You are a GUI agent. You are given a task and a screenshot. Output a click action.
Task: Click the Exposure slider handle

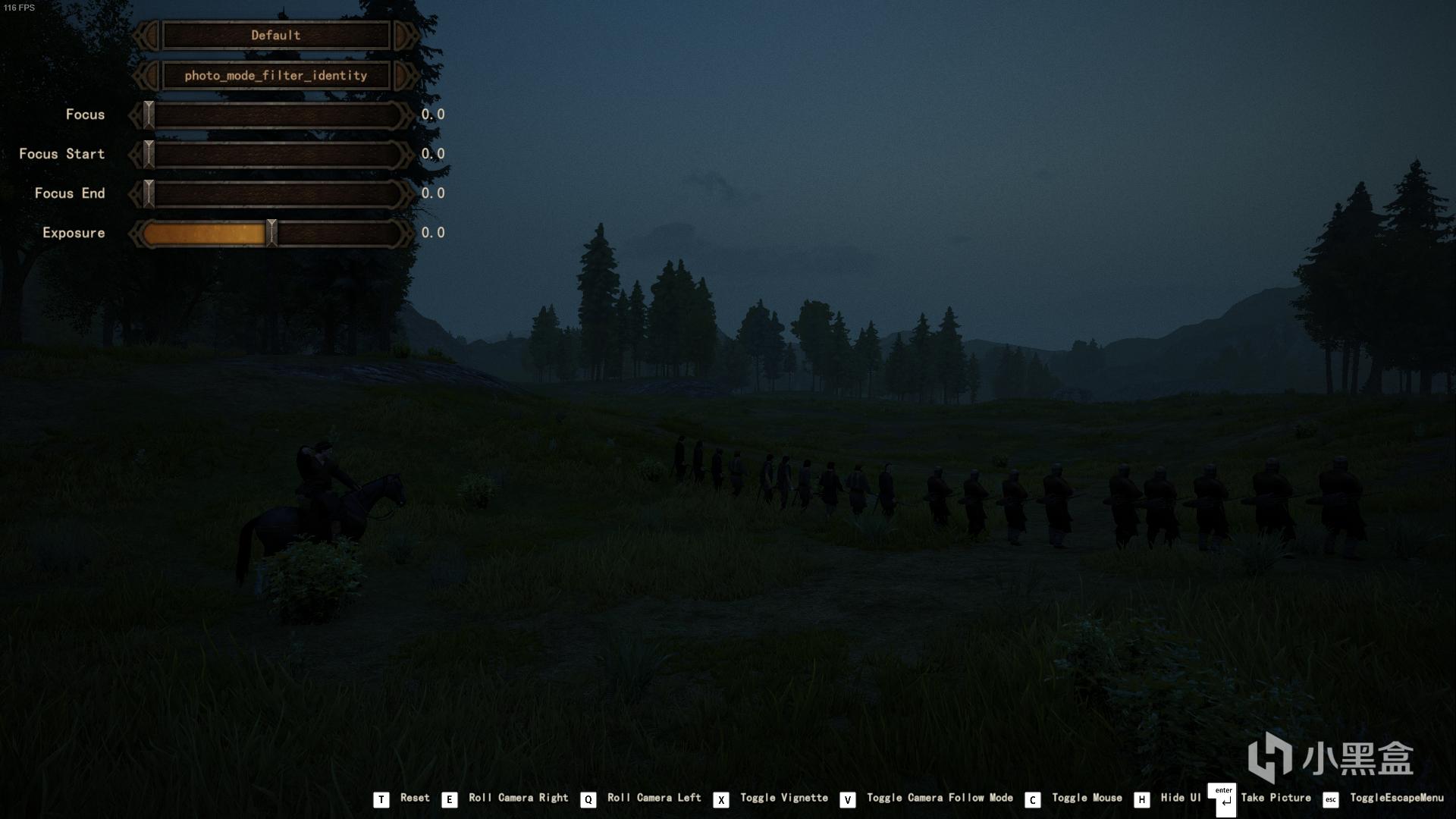point(271,234)
